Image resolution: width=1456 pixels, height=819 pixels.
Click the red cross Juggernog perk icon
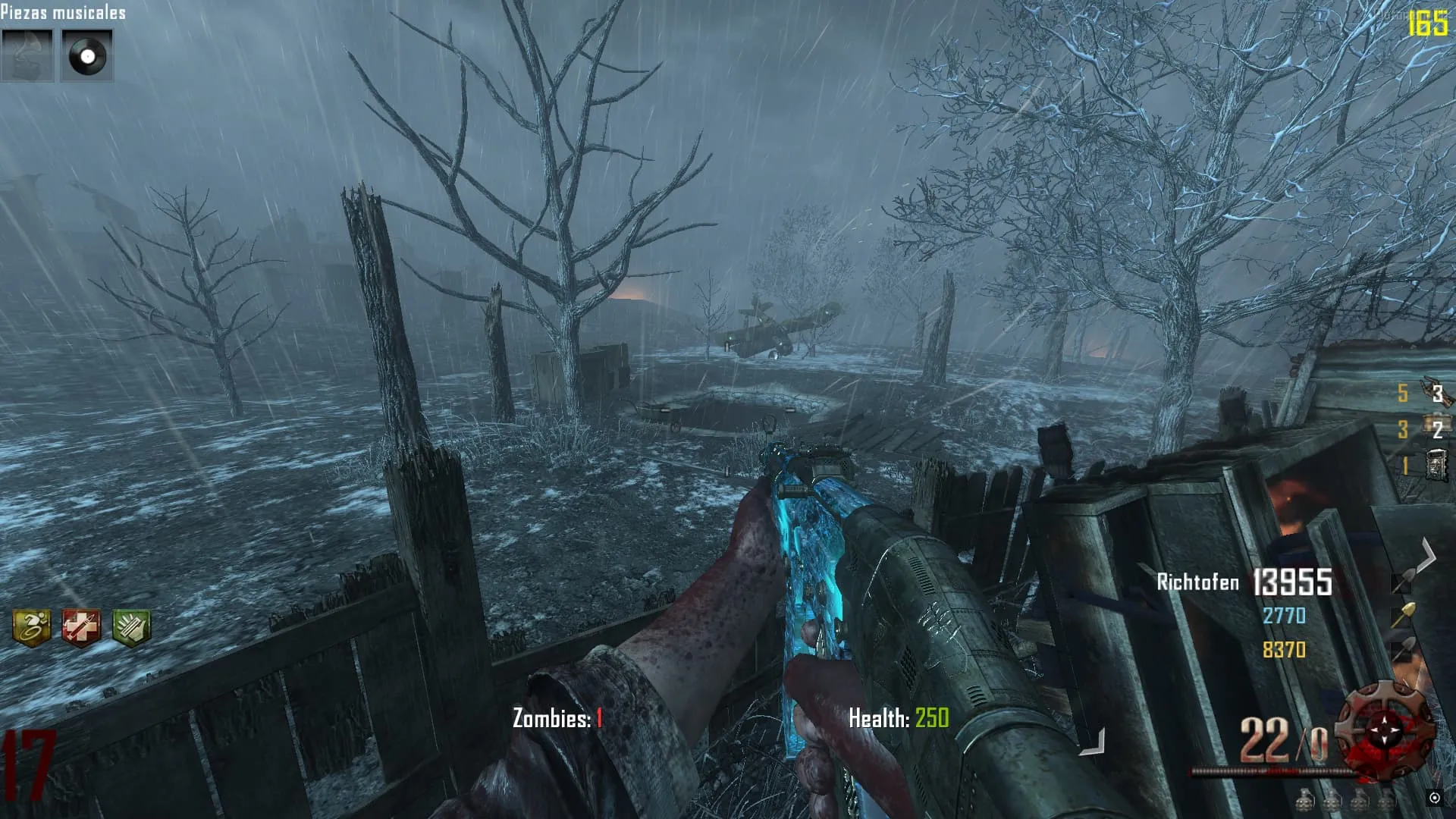(81, 628)
